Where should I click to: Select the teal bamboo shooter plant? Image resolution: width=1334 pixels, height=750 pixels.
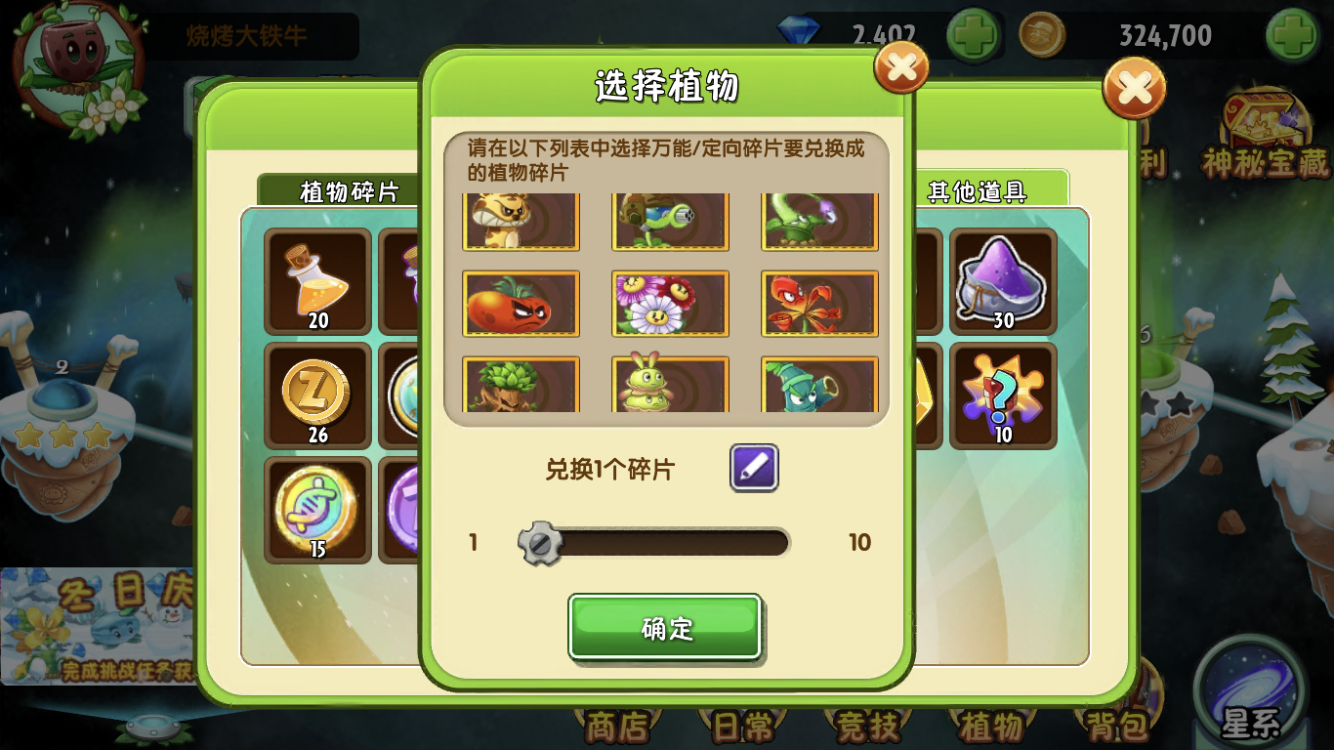click(818, 388)
